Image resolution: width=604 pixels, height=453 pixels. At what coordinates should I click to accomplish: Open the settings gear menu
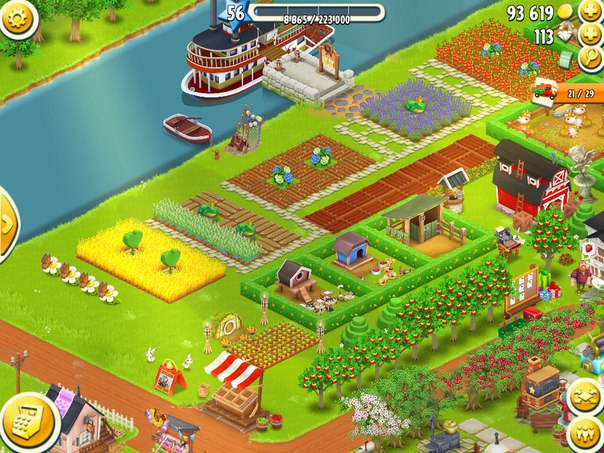14,16
